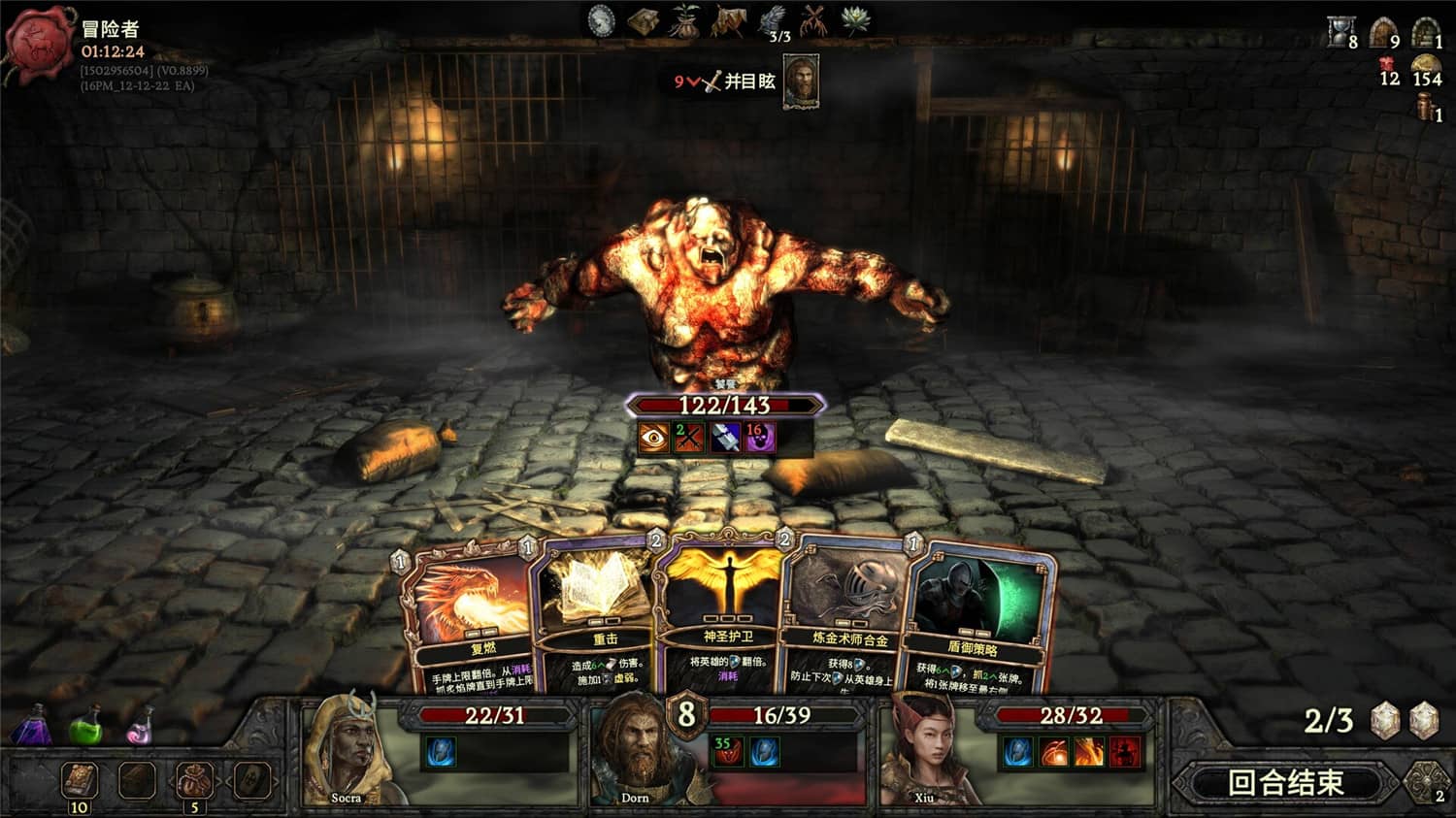Inspect the white lotus flower relic
The height and width of the screenshot is (818, 1456).
855,20
